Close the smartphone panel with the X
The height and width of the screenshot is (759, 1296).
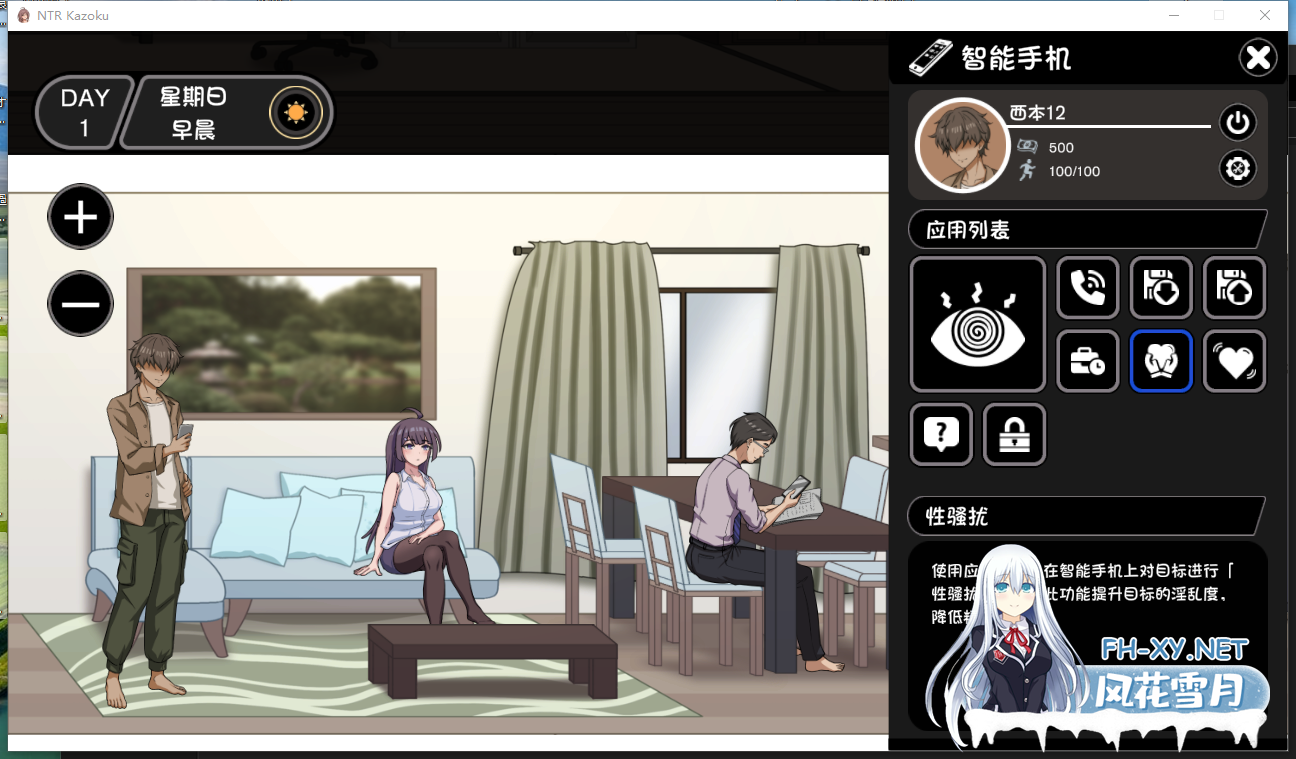(x=1258, y=58)
